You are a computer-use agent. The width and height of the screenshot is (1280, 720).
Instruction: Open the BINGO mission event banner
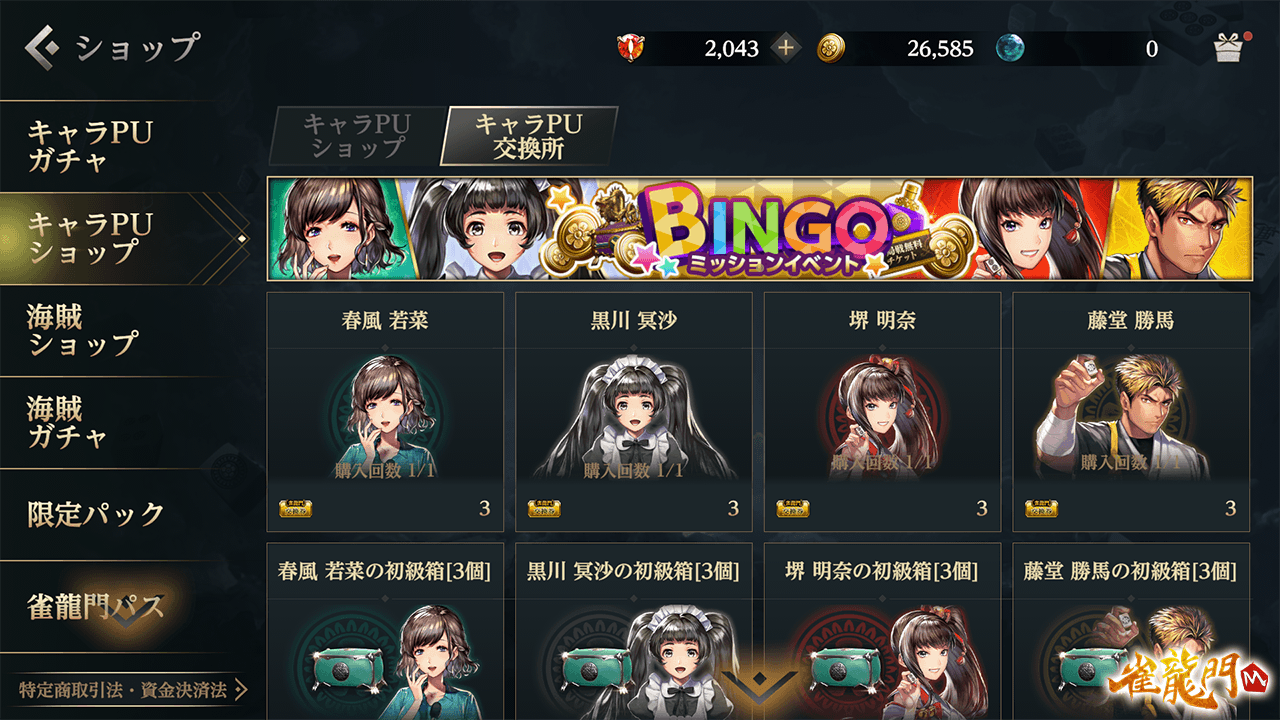click(x=759, y=229)
